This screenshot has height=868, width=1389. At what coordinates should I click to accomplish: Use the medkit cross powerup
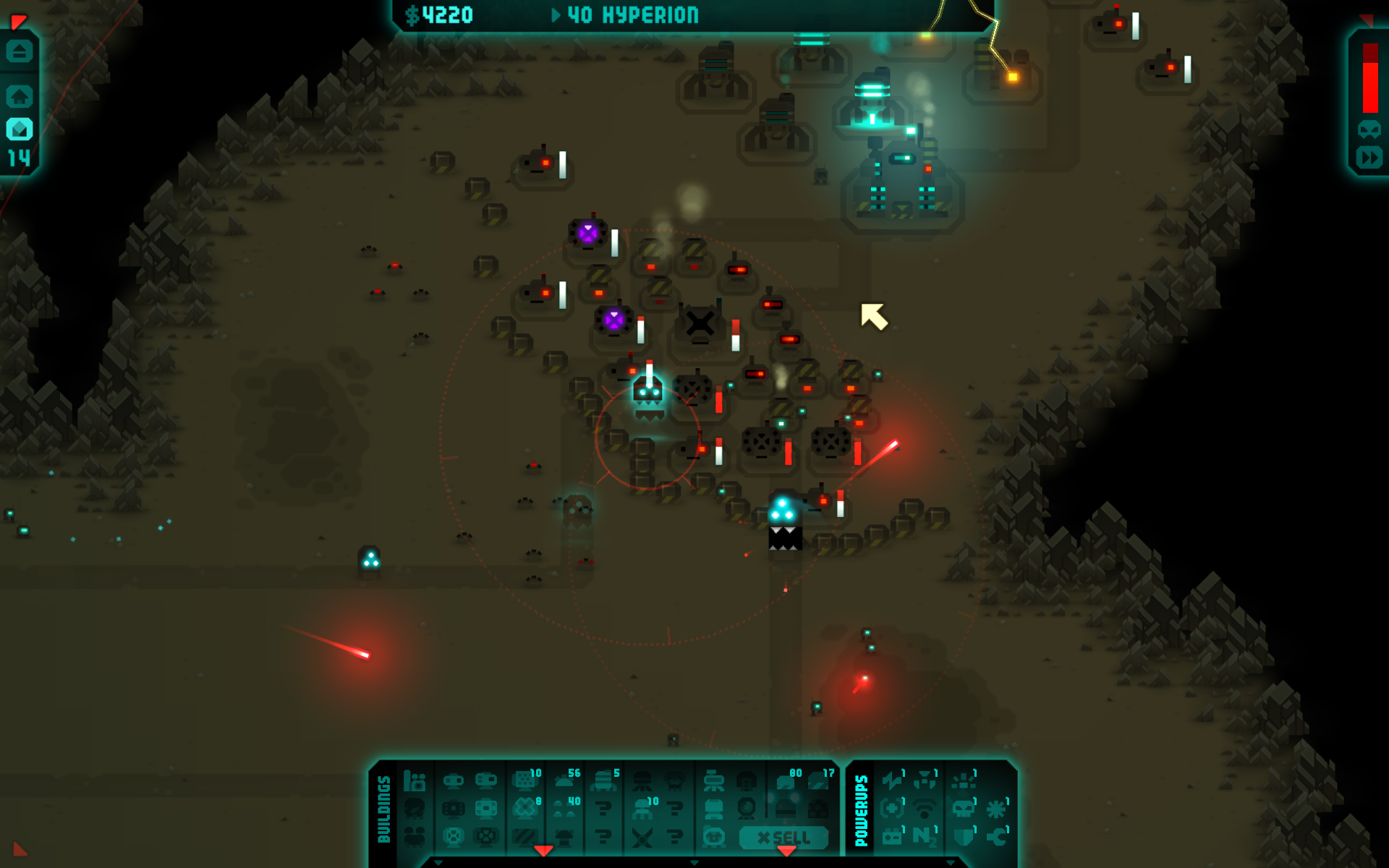[892, 808]
